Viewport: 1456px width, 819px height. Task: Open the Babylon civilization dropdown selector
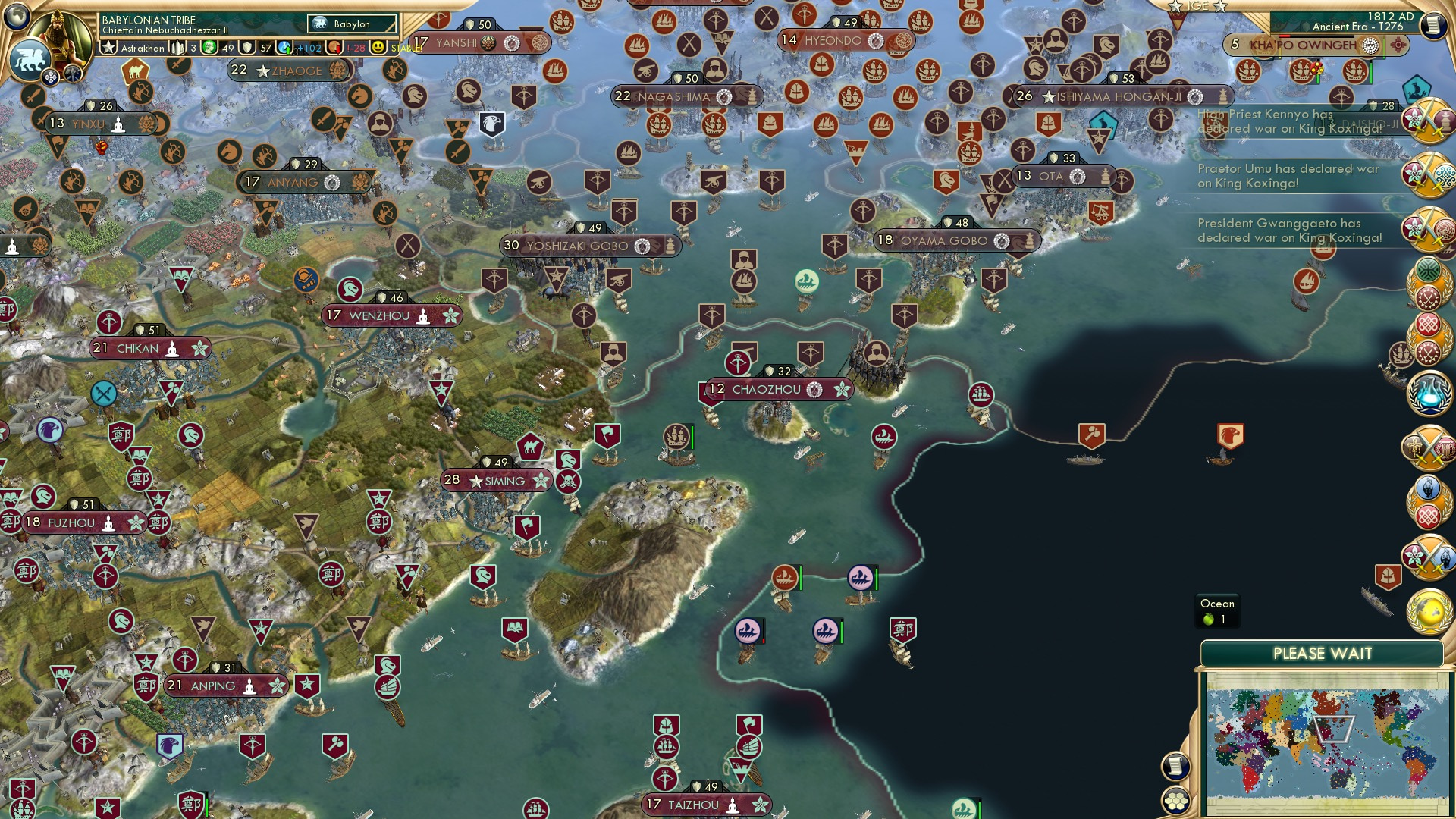pyautogui.click(x=350, y=24)
